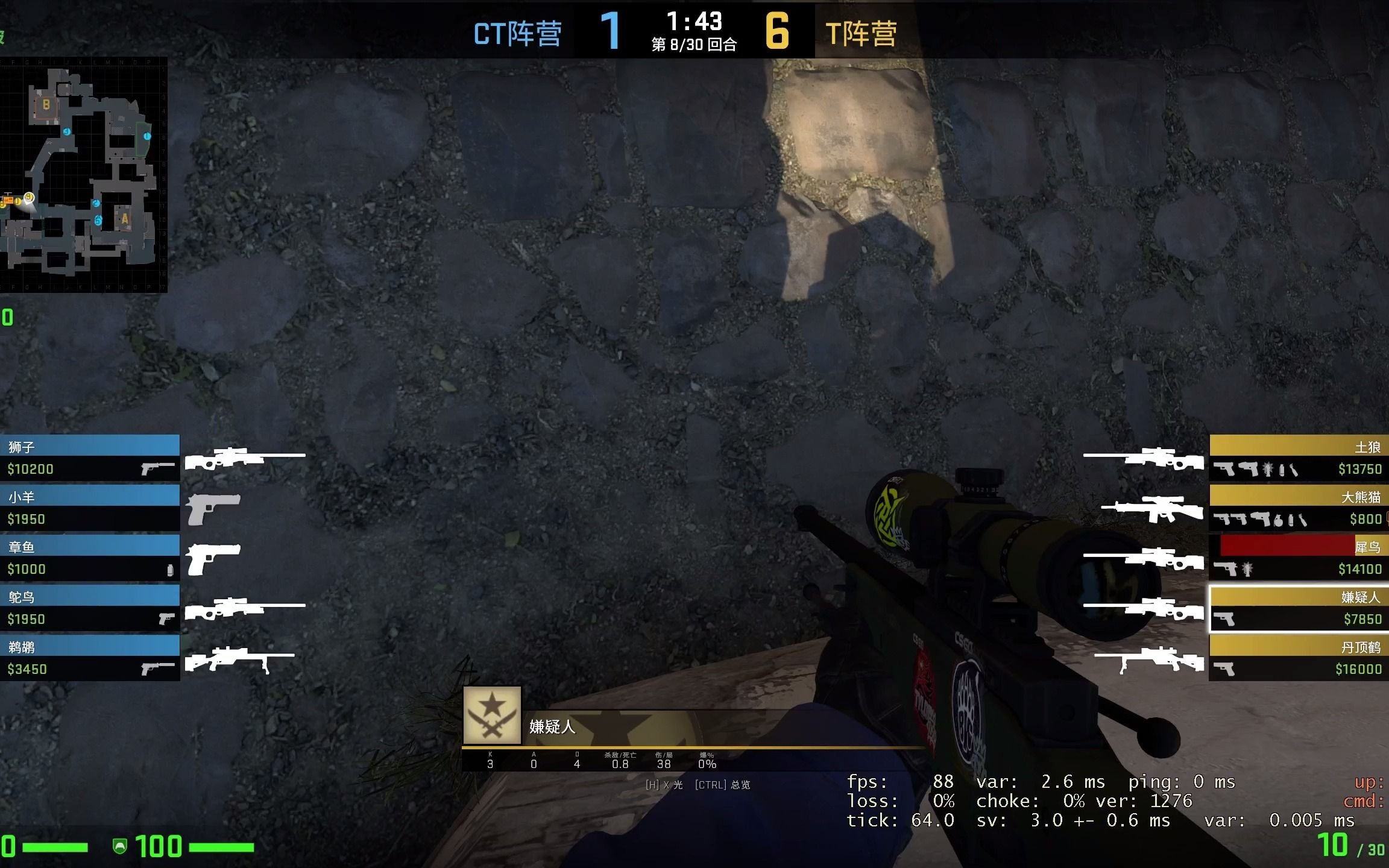Toggle X-ray view via the [H] X 光 hint

(663, 785)
